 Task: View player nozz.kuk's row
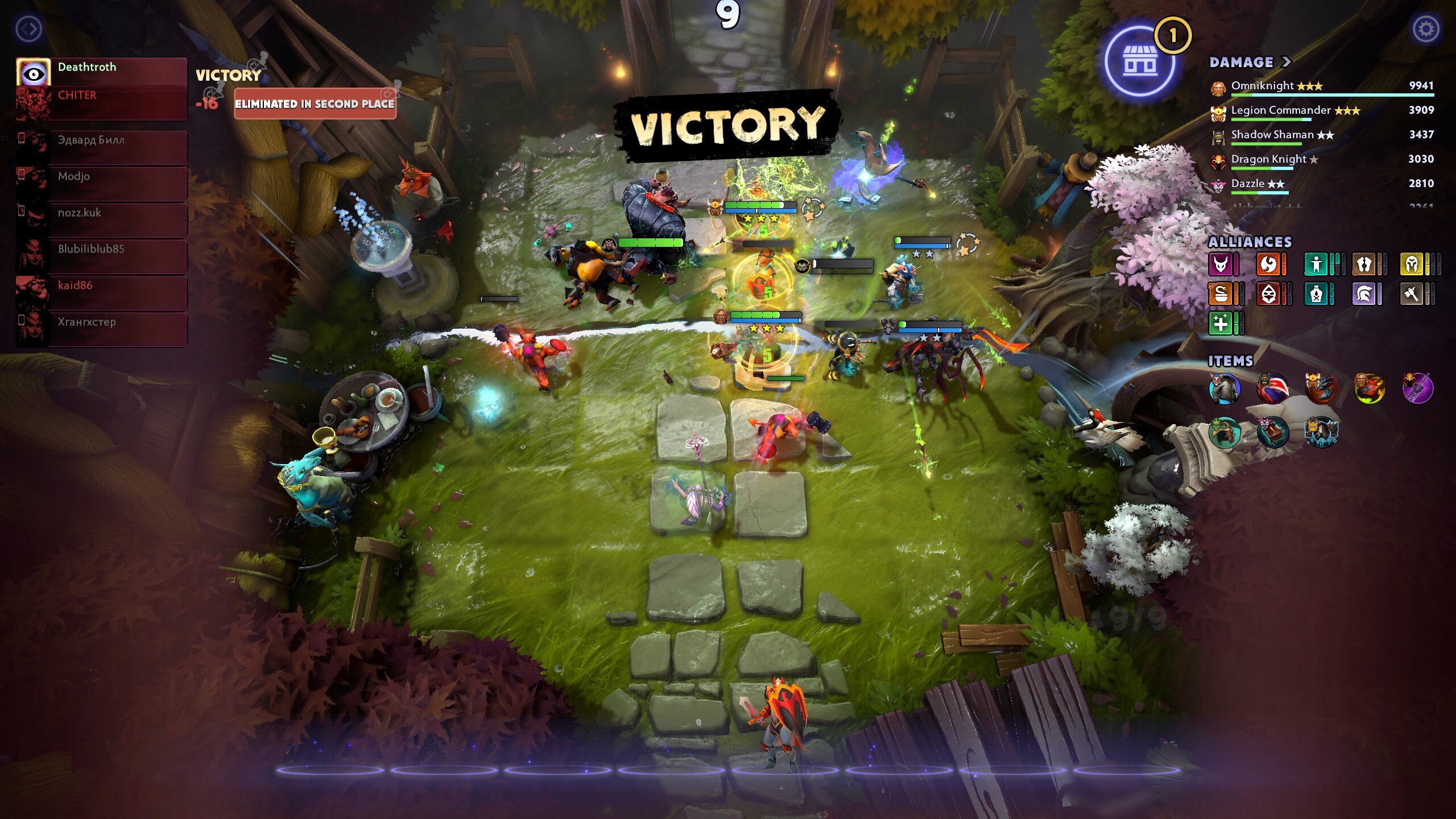click(x=101, y=213)
